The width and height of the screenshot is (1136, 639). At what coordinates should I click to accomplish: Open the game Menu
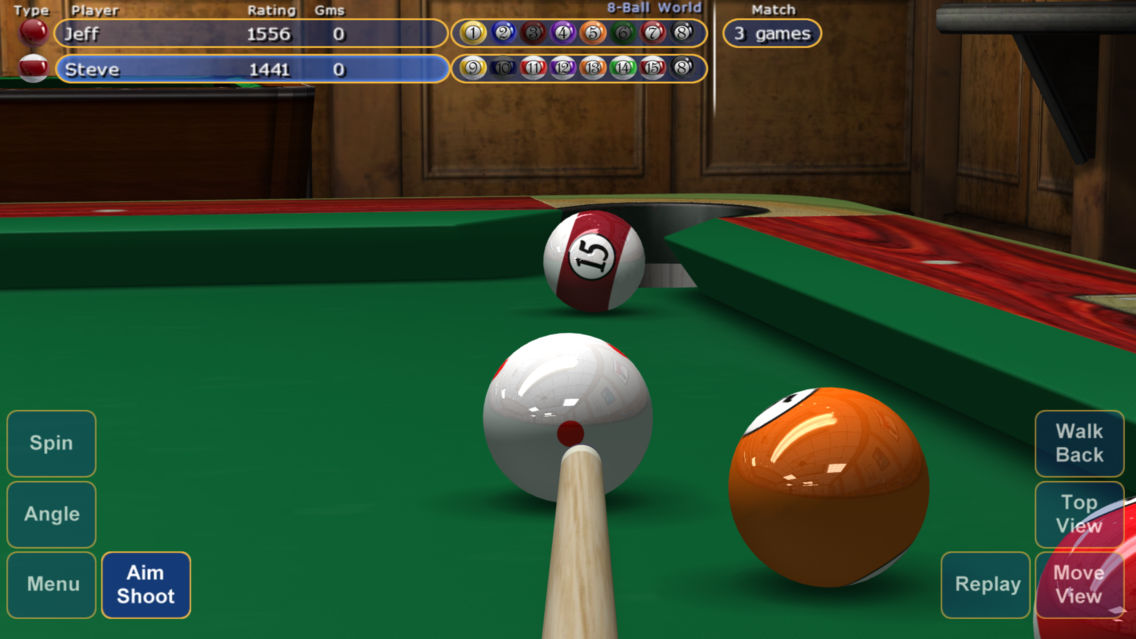pyautogui.click(x=51, y=584)
